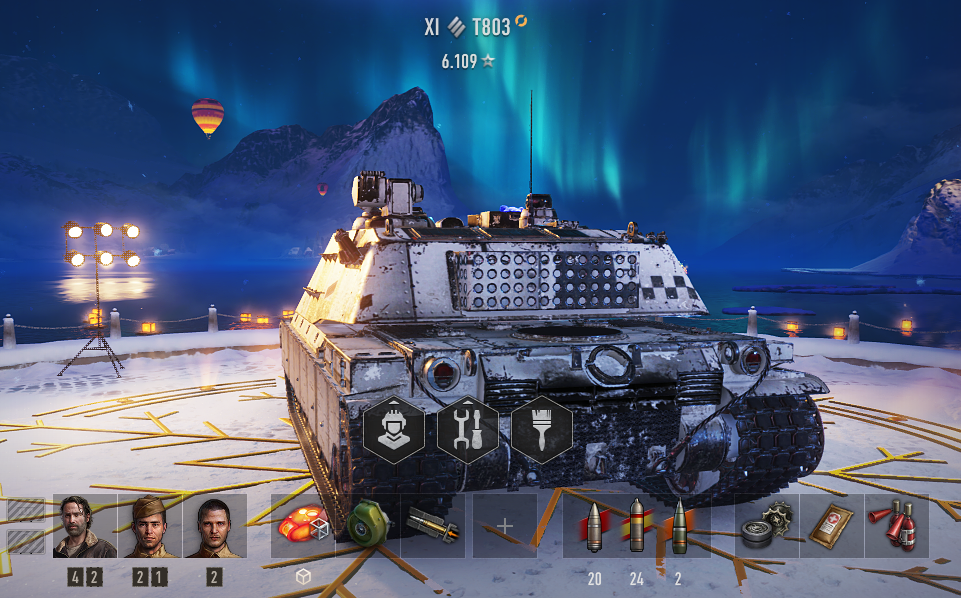This screenshot has height=598, width=961.
Task: Click the glowing red-orange equipment slot
Action: (x=303, y=526)
